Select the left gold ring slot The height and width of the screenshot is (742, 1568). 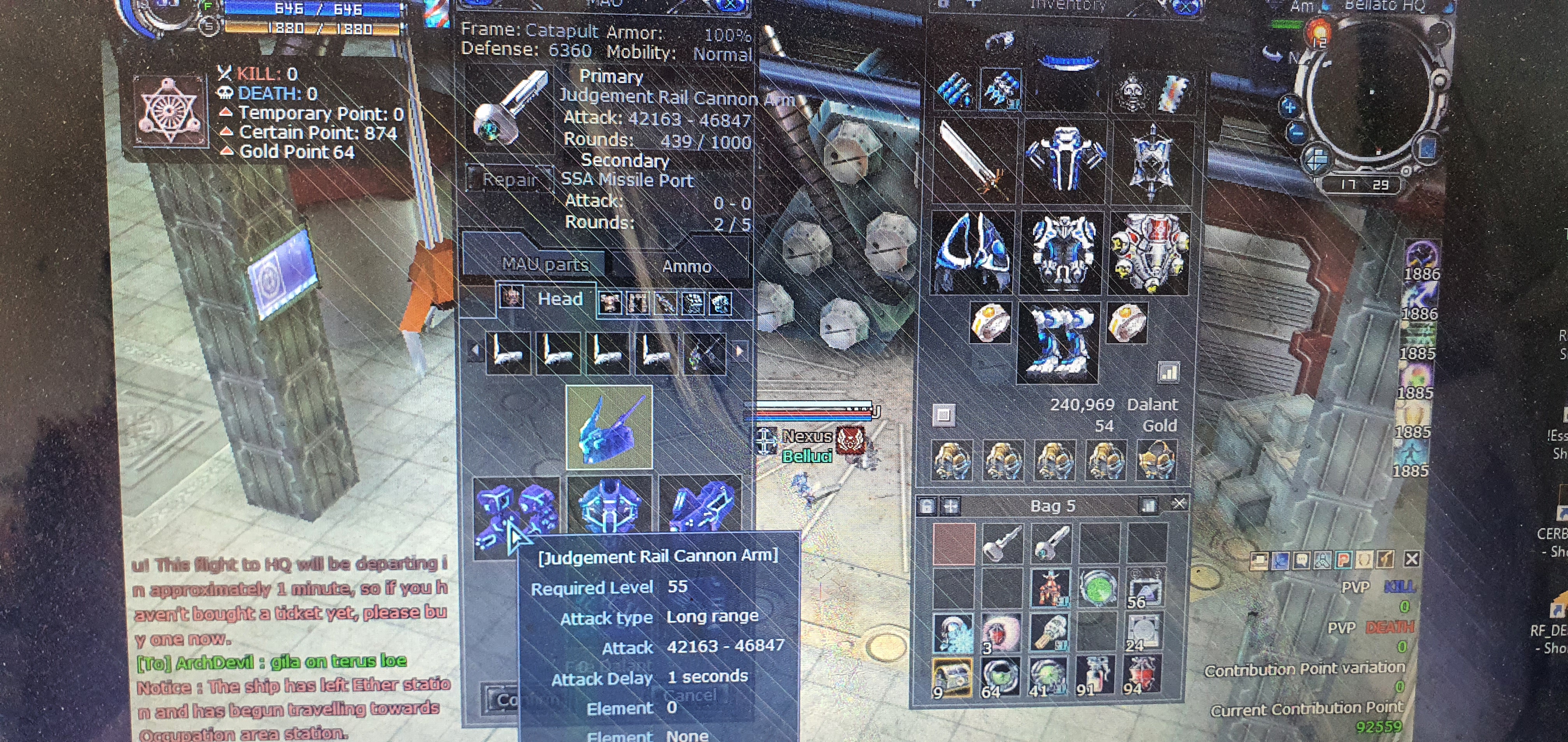[990, 322]
